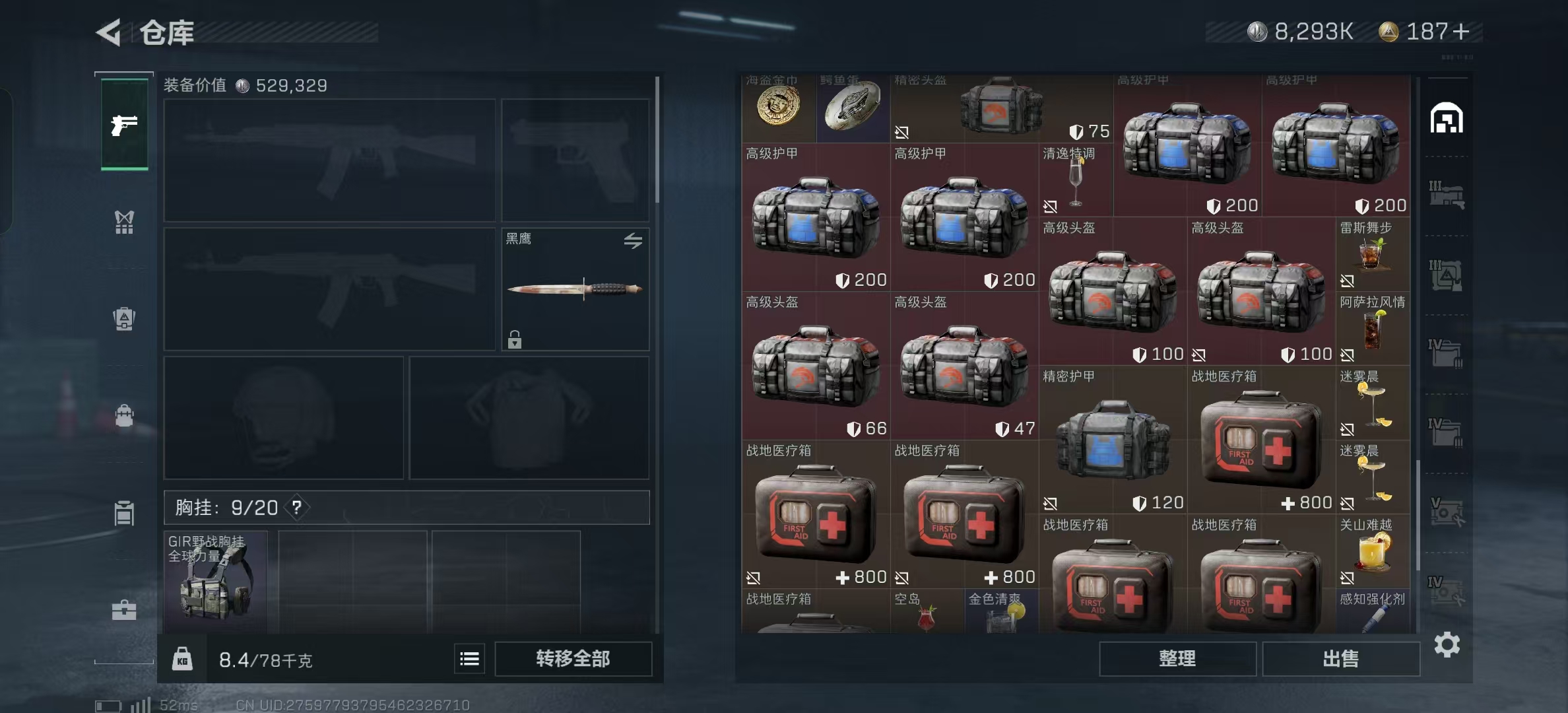Screen dimensions: 1568x713
Task: Select the GIR野战胸挂 chest rig item
Action: [215, 581]
